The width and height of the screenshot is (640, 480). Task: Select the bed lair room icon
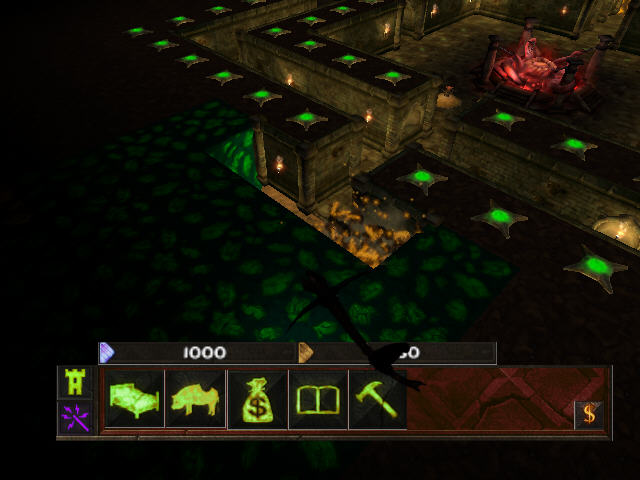[135, 399]
